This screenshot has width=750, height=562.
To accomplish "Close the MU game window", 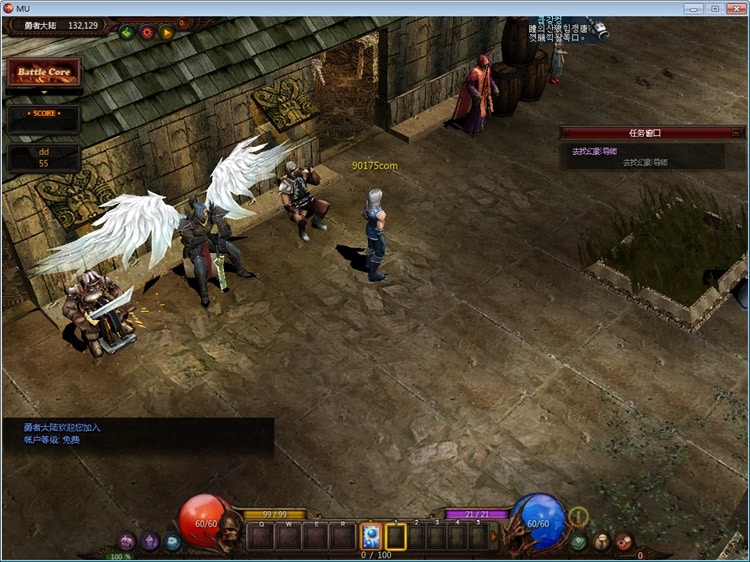I will [735, 8].
